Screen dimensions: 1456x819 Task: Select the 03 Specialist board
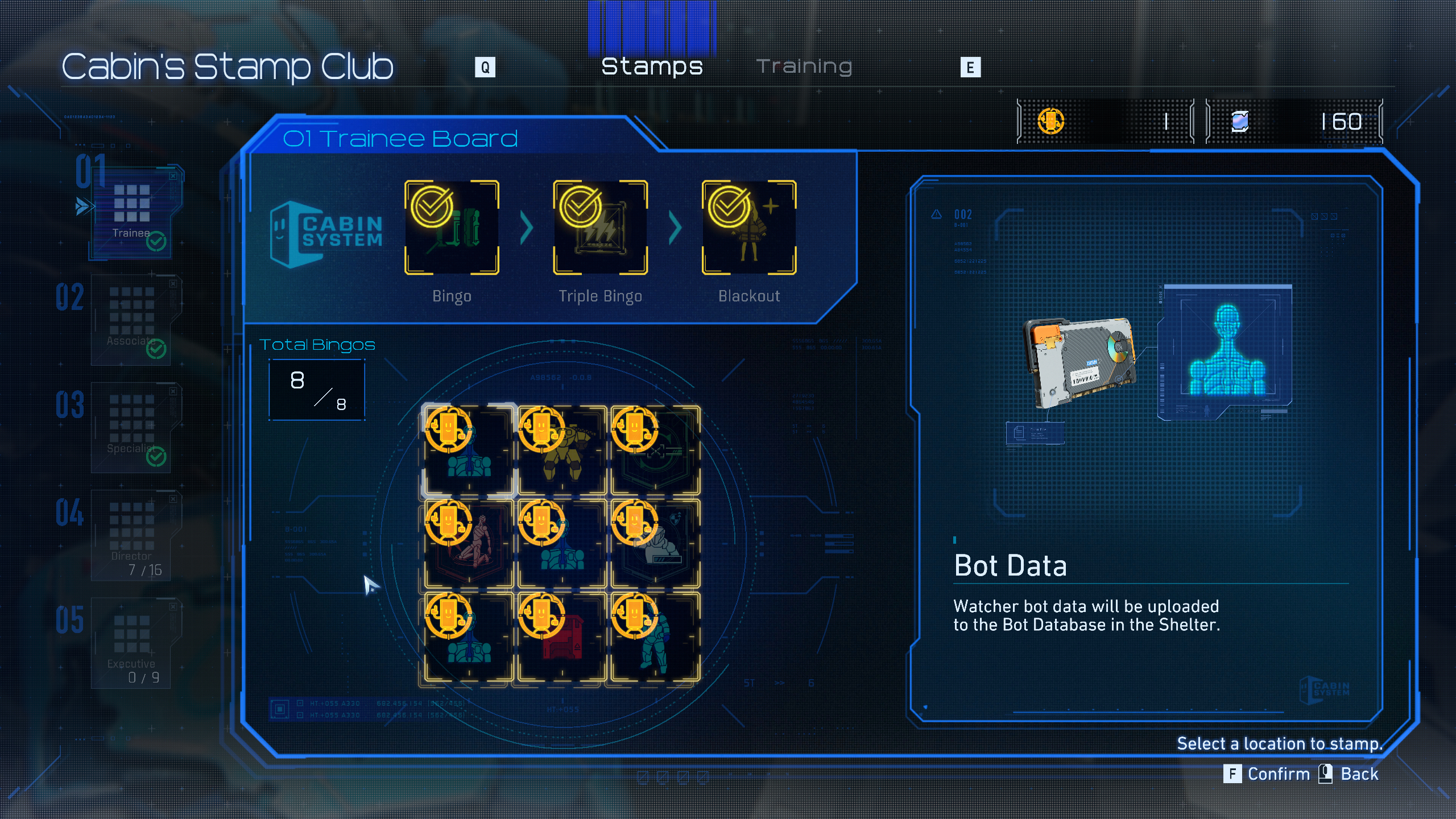132,427
